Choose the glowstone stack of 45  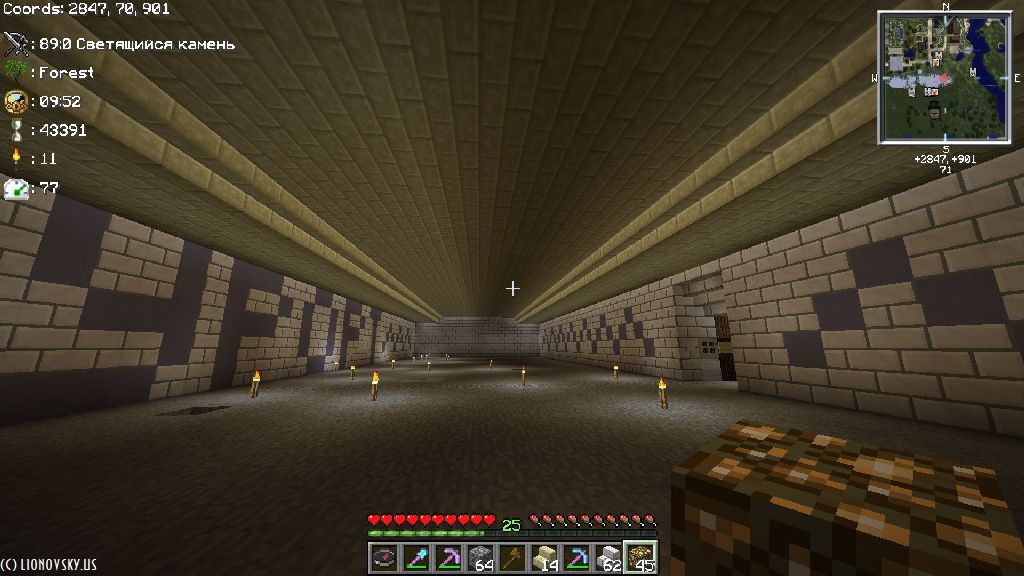coord(640,557)
